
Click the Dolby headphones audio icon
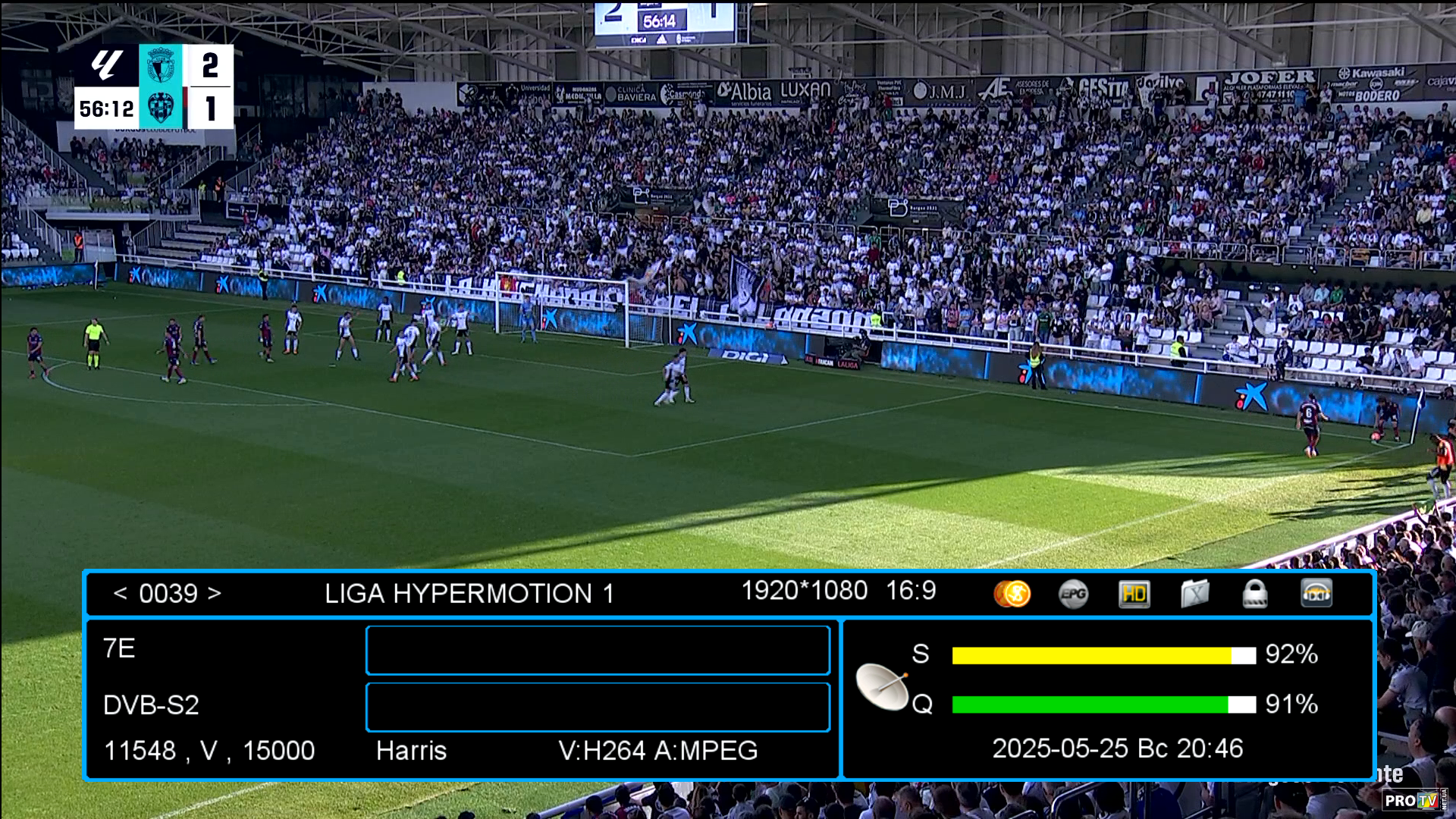1316,594
